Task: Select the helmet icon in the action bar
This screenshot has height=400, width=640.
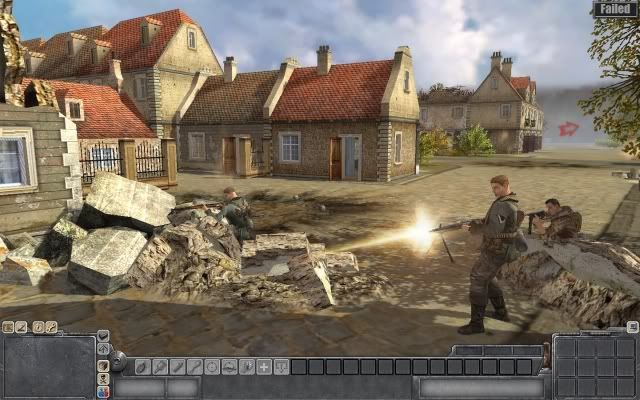Action: pyautogui.click(x=229, y=367)
